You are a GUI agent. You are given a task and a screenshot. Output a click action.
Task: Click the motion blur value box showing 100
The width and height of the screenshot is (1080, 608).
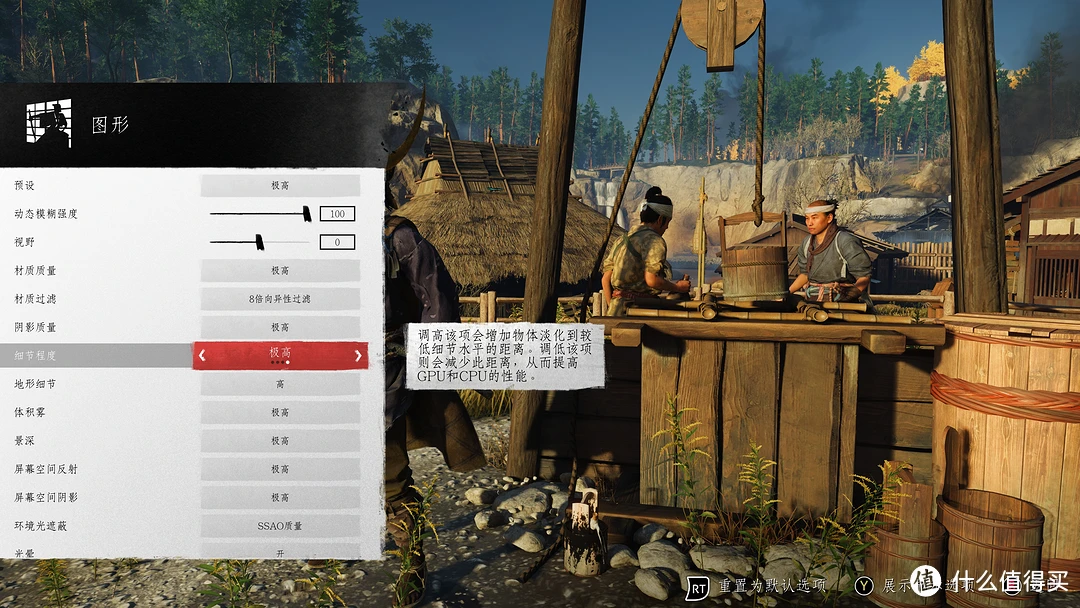337,213
